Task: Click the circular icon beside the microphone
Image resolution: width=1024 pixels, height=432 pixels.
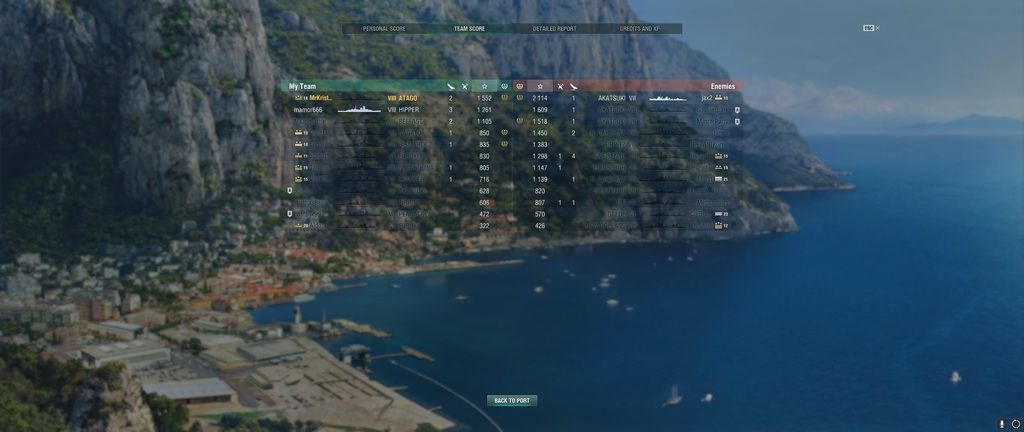Action: (1016, 424)
